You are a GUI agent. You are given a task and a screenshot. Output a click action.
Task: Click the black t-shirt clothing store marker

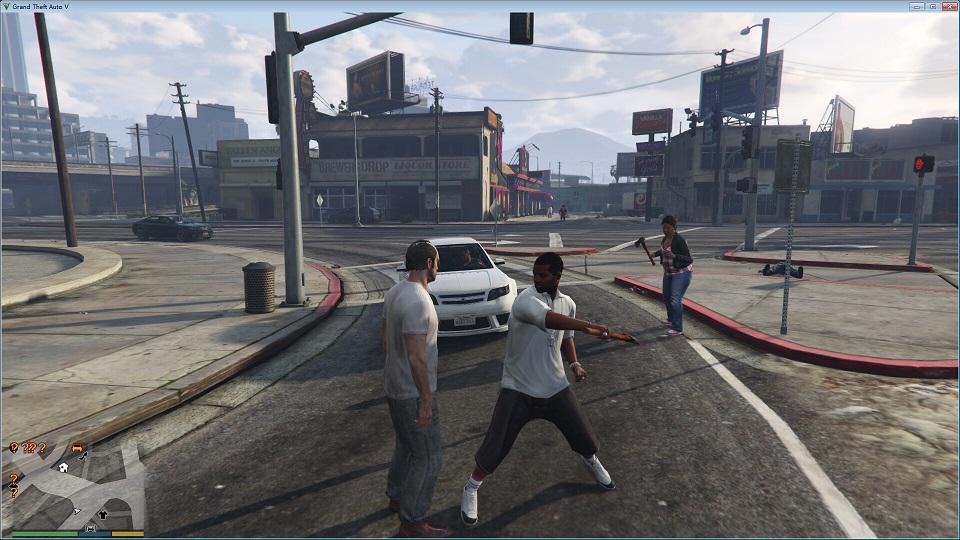pos(101,515)
